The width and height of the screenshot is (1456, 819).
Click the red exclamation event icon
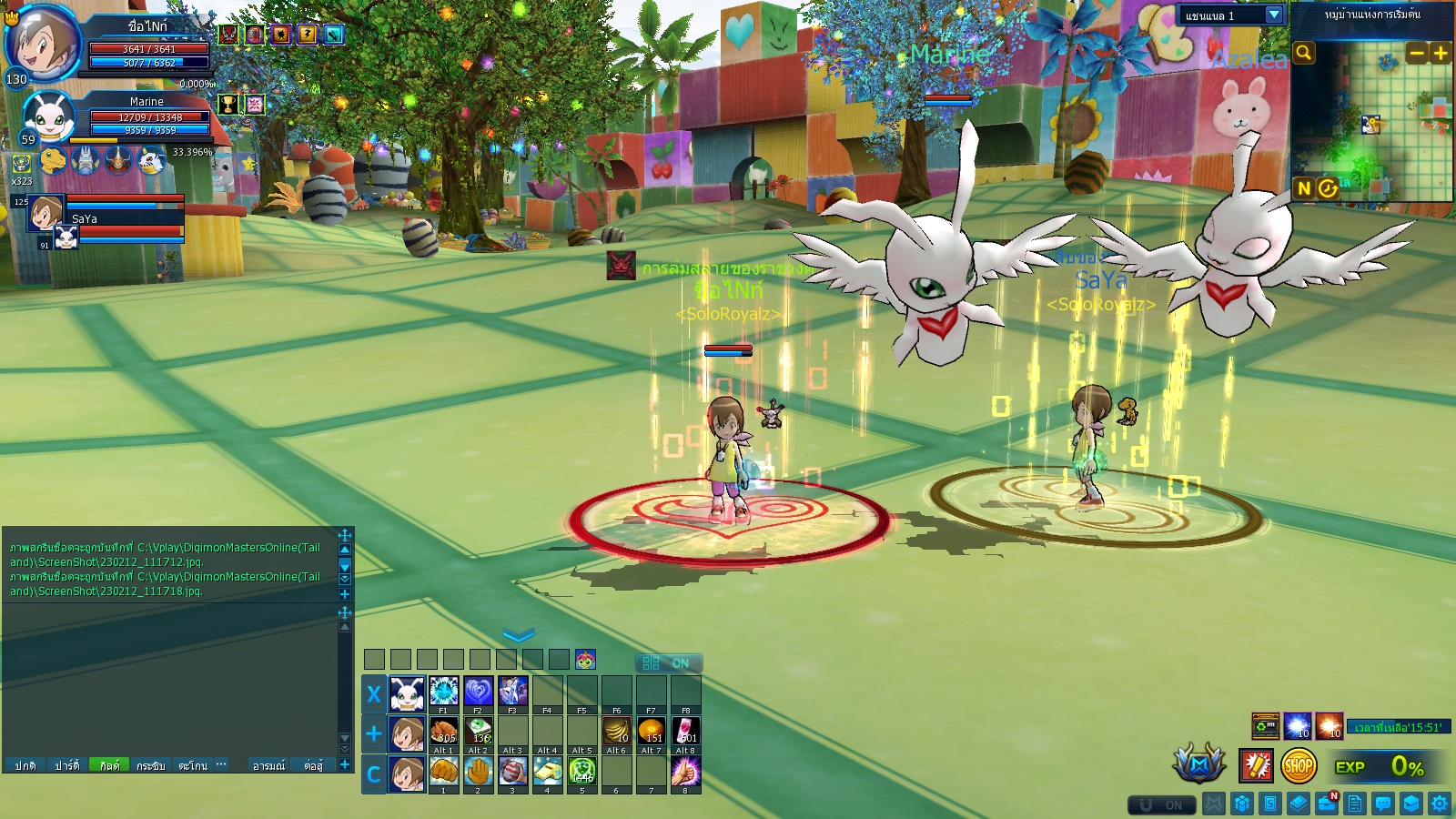[x=1256, y=766]
